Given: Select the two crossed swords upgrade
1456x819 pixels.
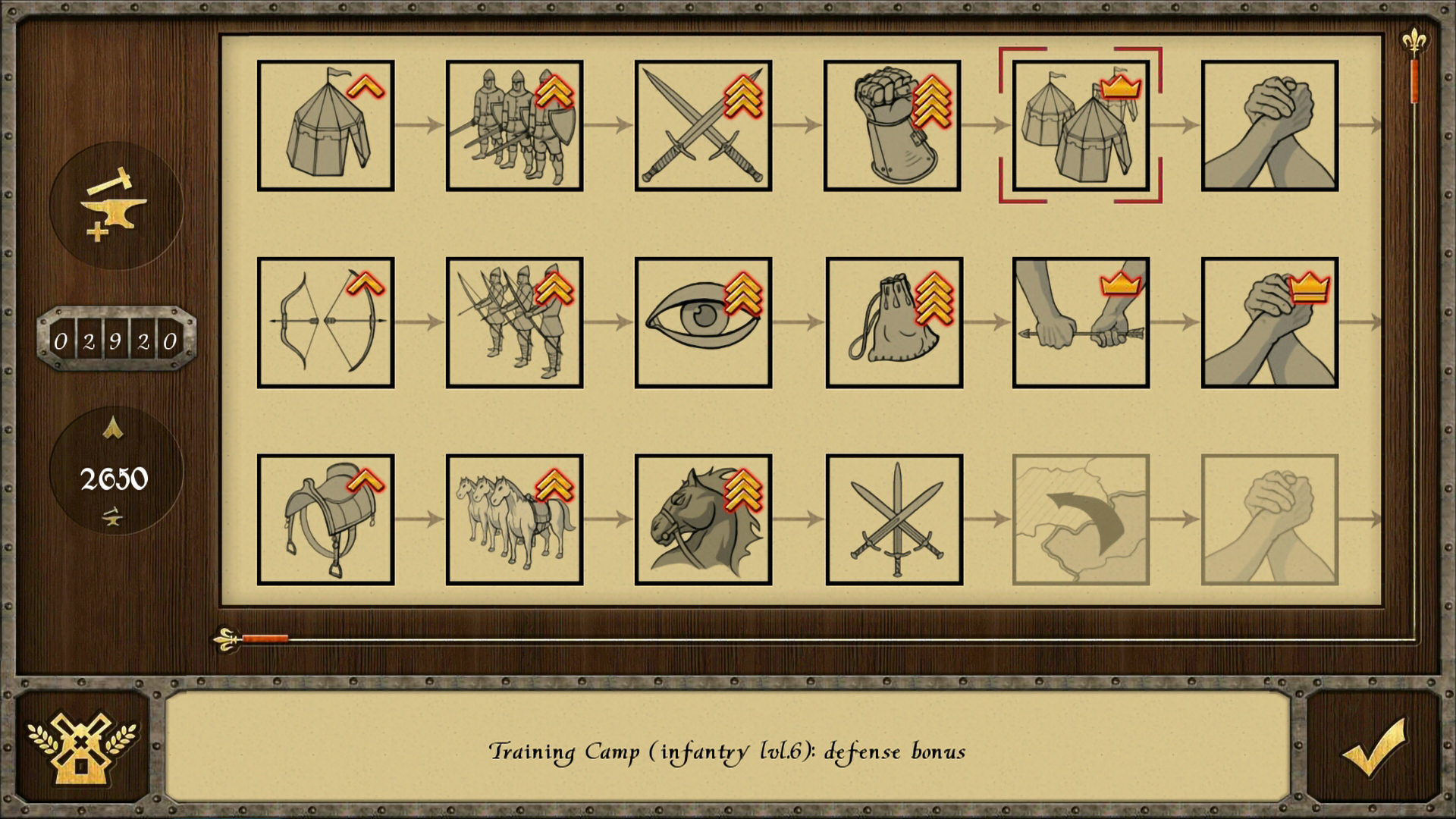Looking at the screenshot, I should (703, 126).
